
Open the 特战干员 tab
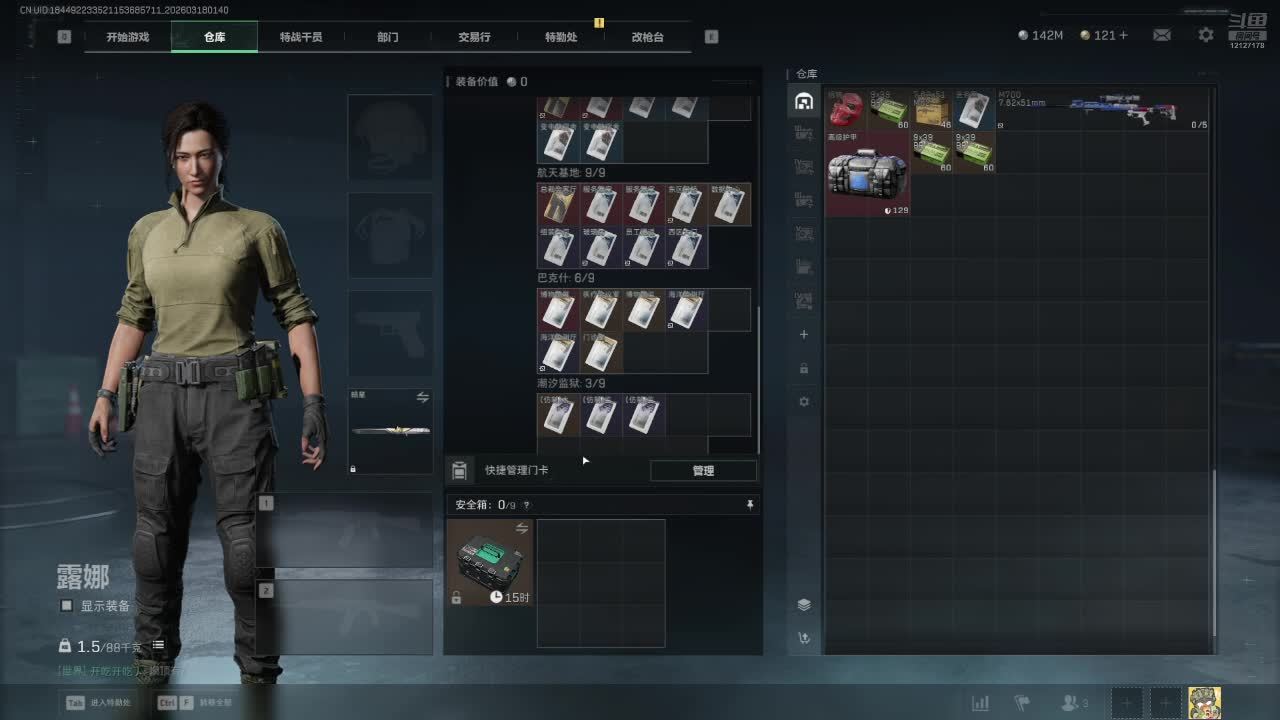[x=301, y=37]
